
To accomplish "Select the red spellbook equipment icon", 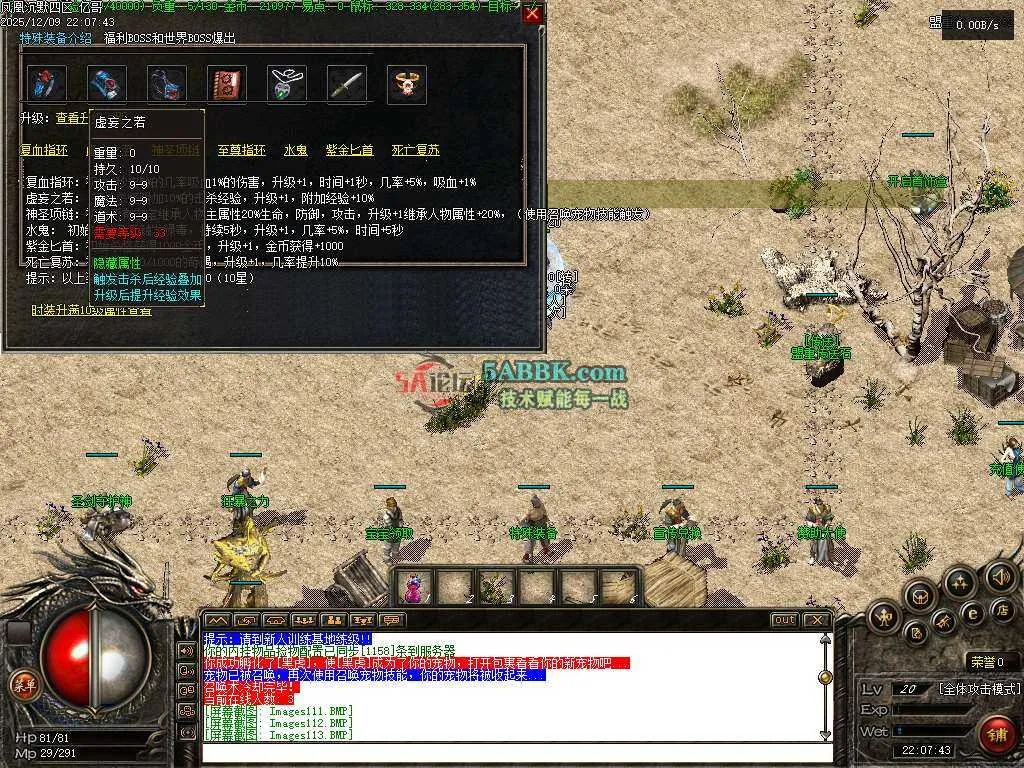I will click(x=227, y=85).
